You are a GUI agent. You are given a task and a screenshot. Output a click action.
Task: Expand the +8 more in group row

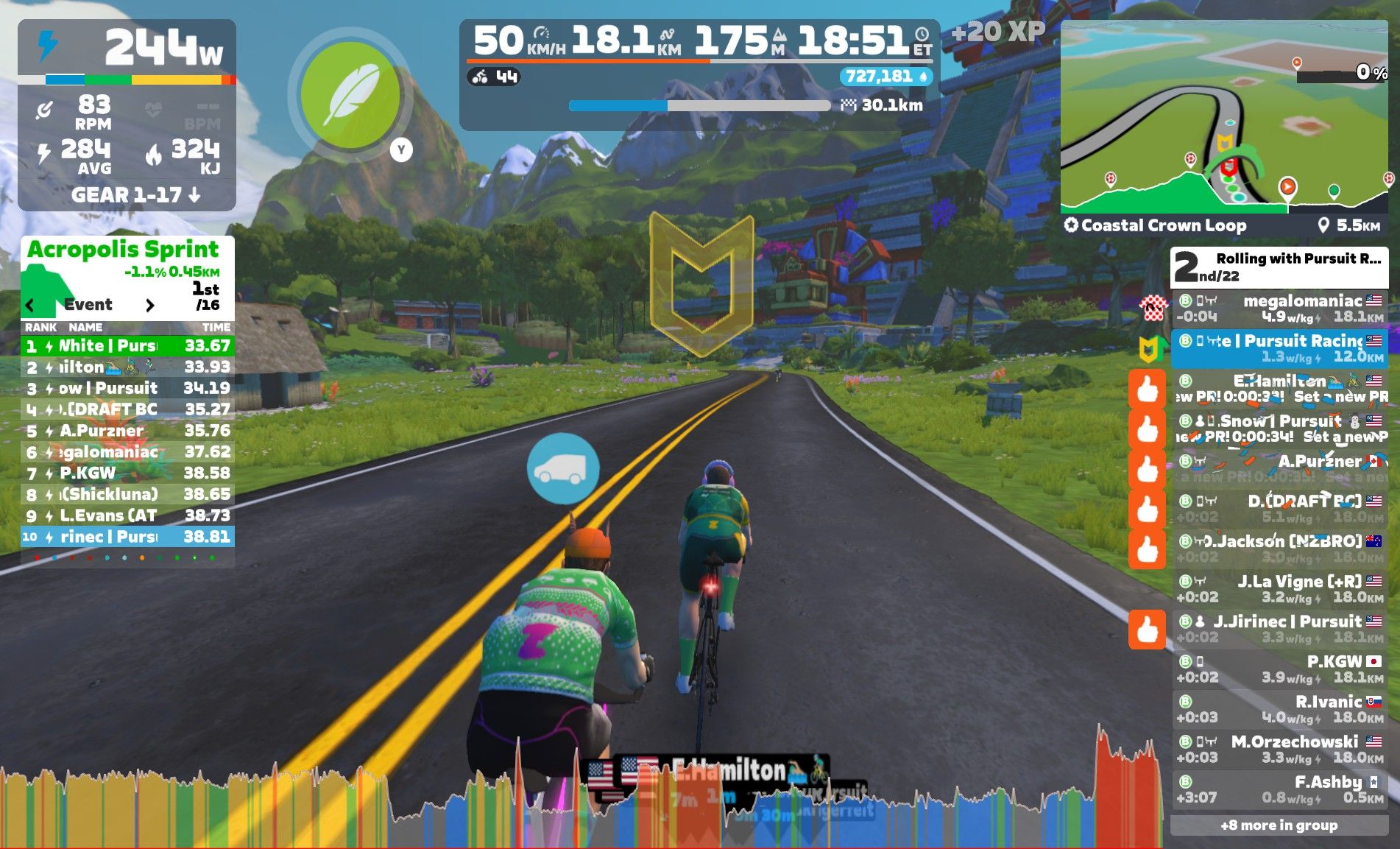click(x=1279, y=825)
